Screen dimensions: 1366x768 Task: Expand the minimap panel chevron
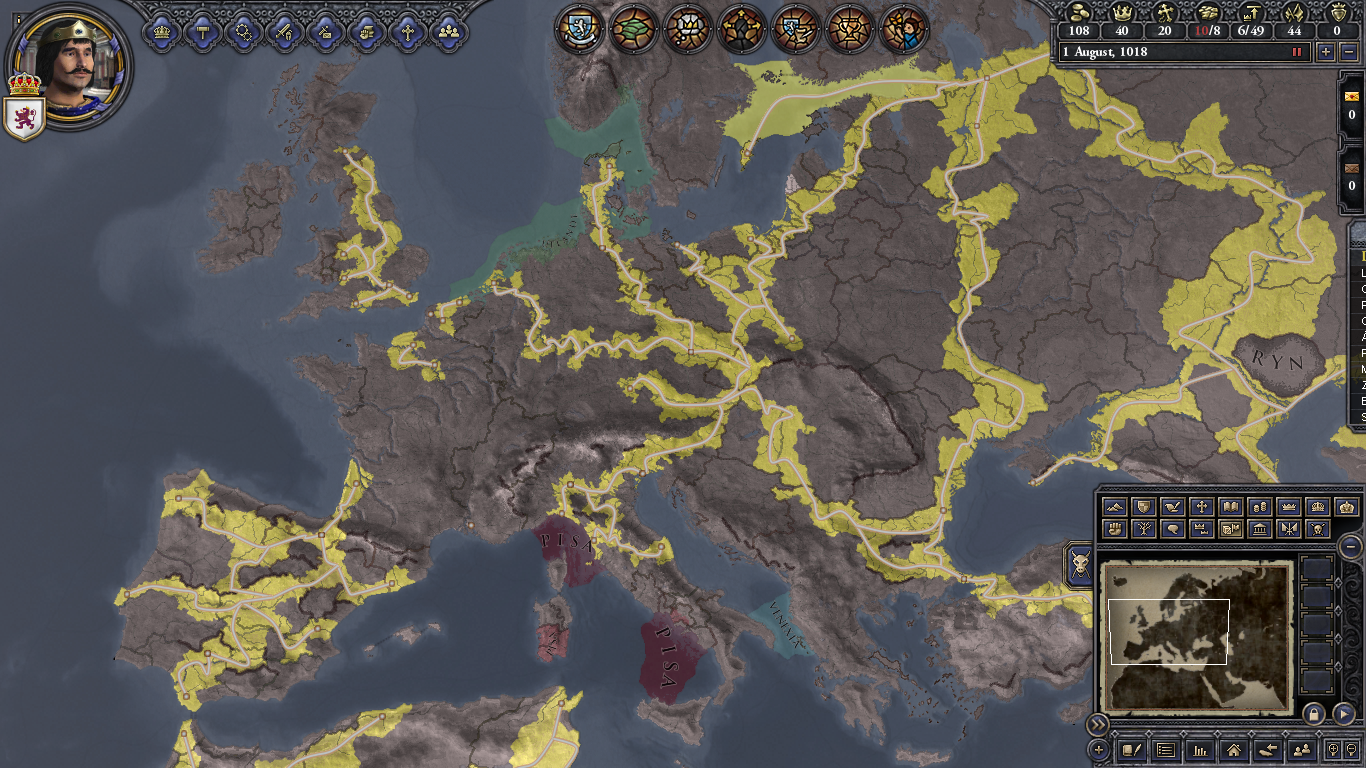tap(1098, 724)
